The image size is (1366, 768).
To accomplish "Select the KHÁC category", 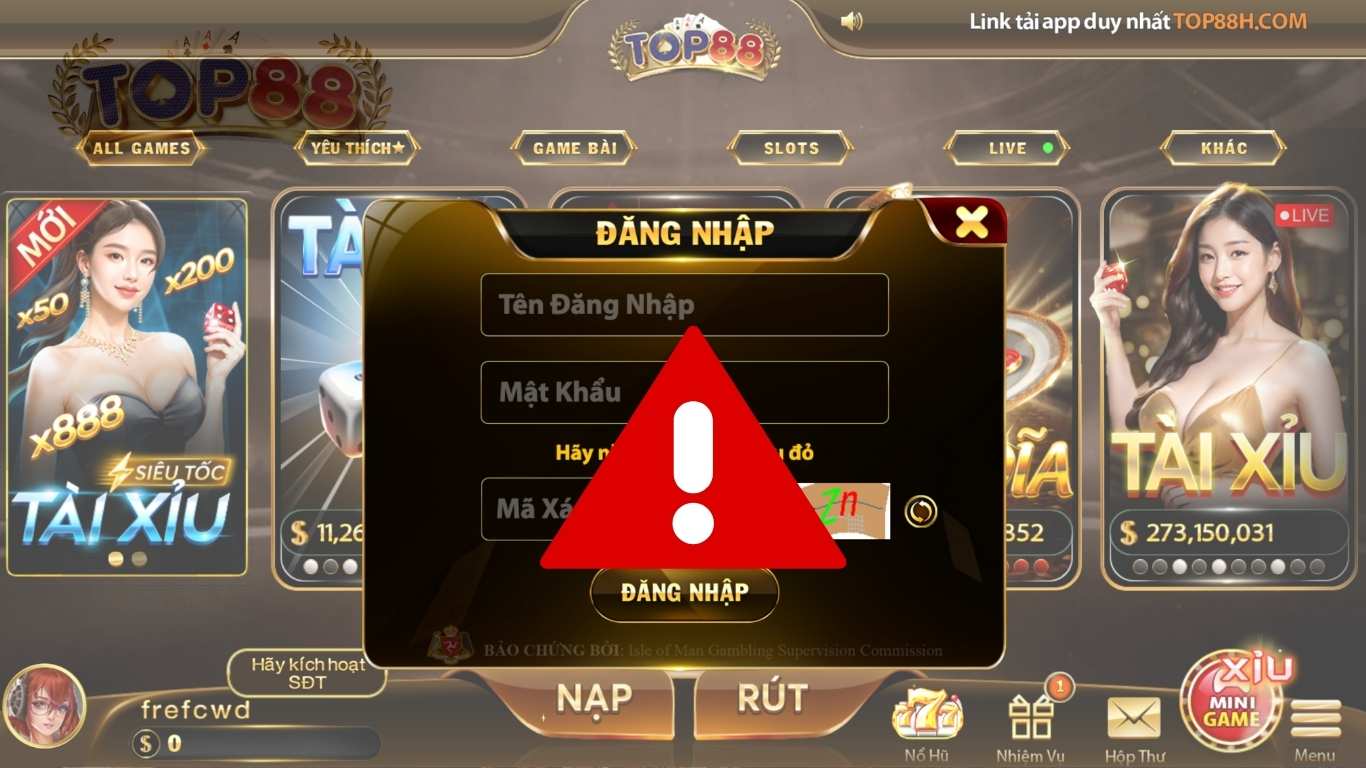I will pyautogui.click(x=1222, y=147).
